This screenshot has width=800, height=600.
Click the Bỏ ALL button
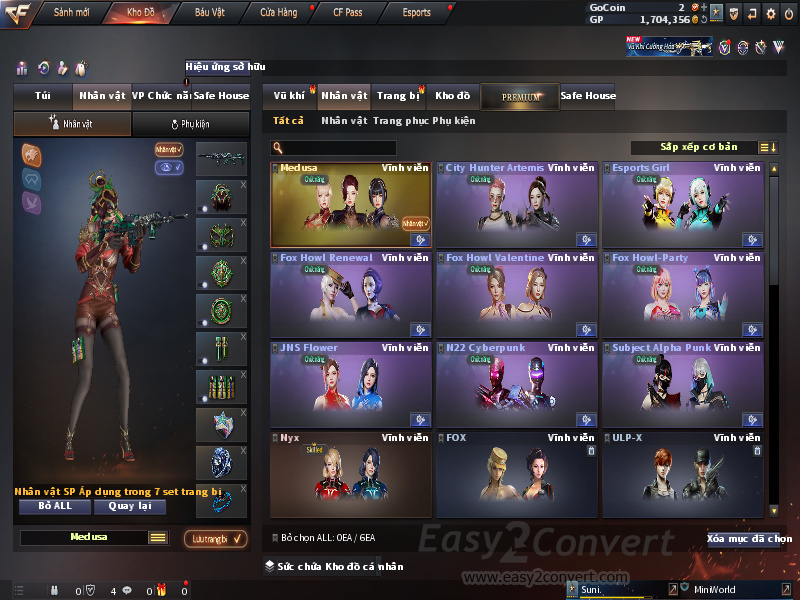coord(55,506)
